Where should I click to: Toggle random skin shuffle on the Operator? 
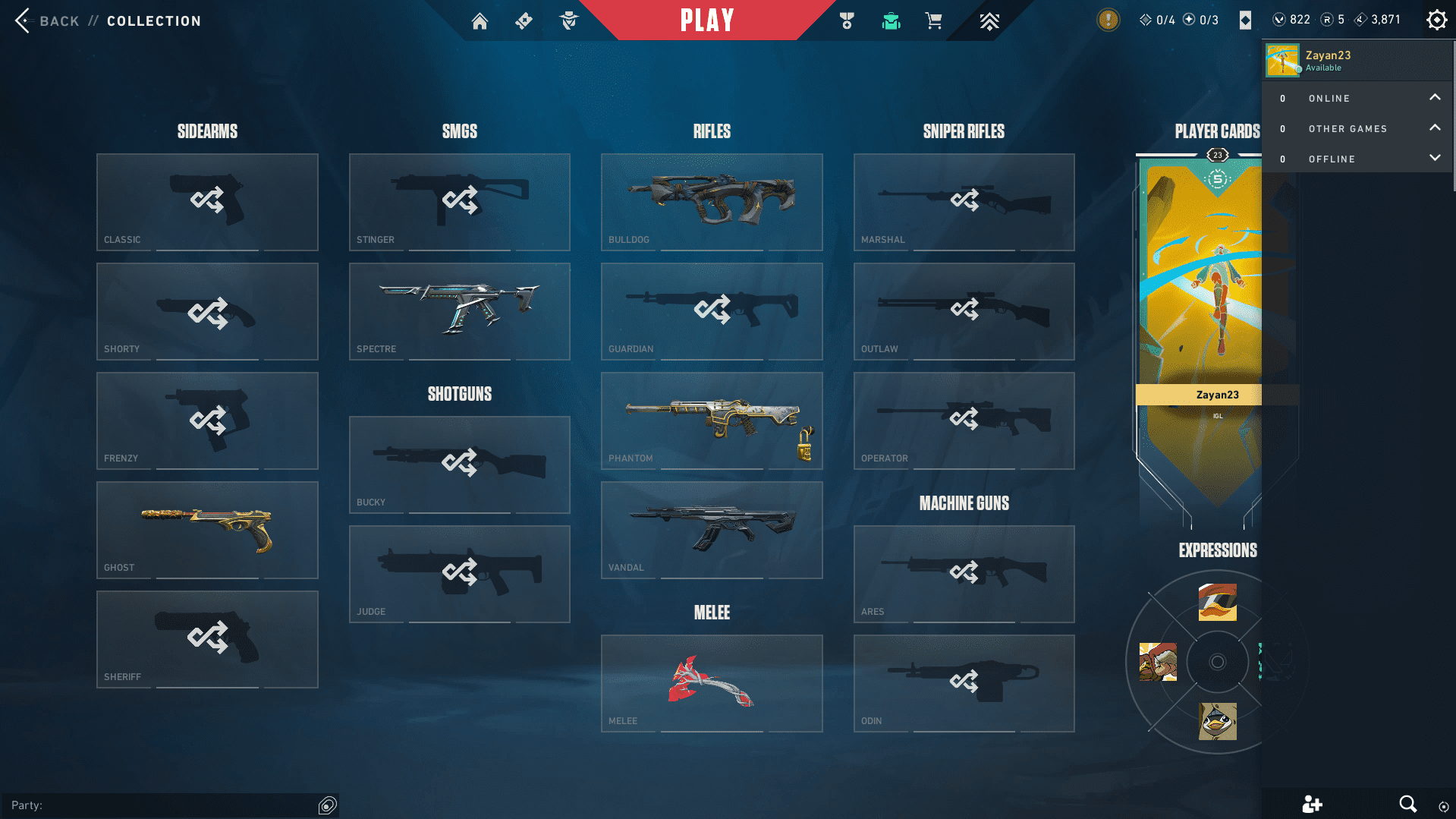click(964, 418)
